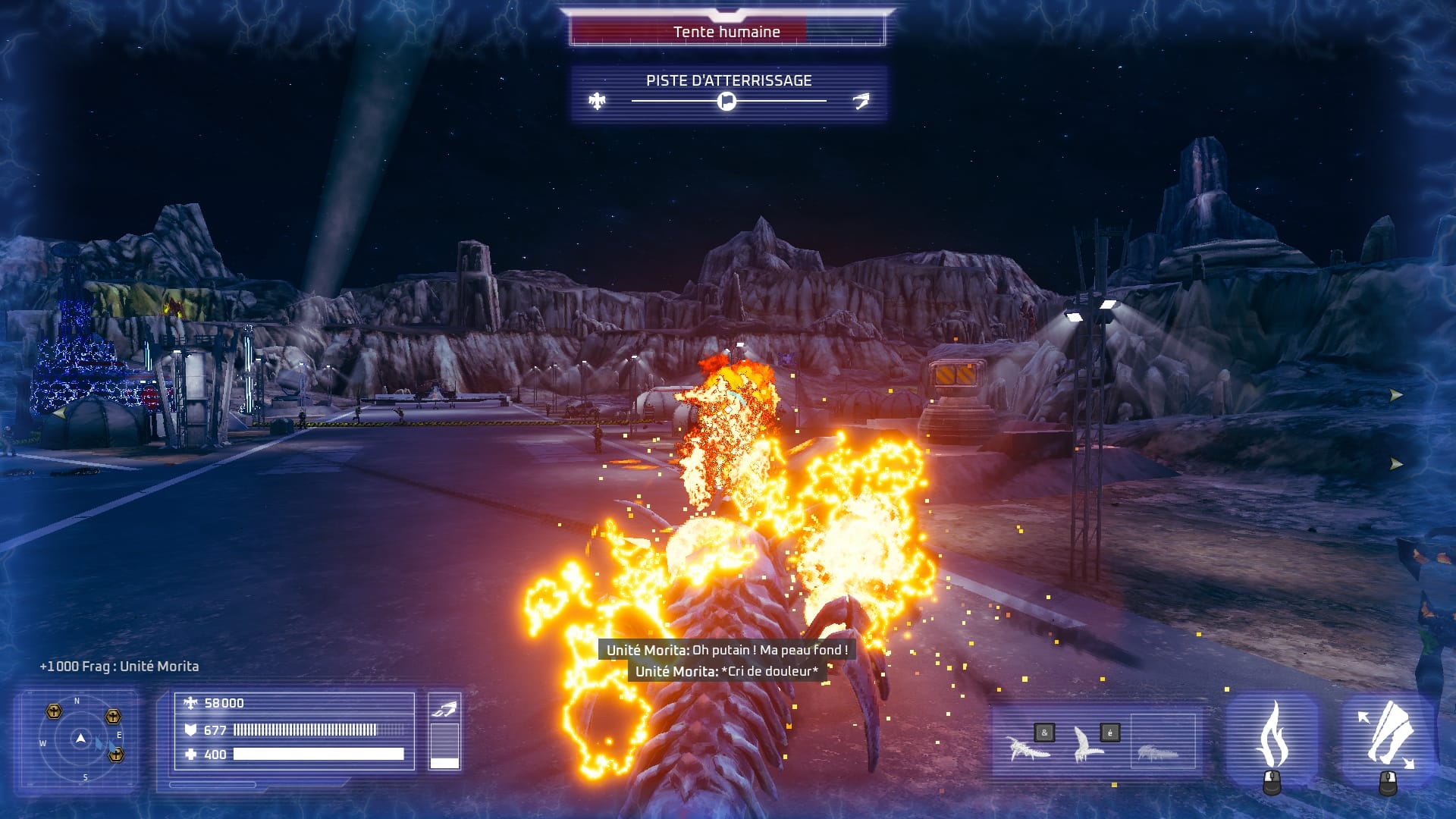1456x819 pixels.
Task: Toggle the mouse button indicator under the flame ability
Action: (1271, 783)
